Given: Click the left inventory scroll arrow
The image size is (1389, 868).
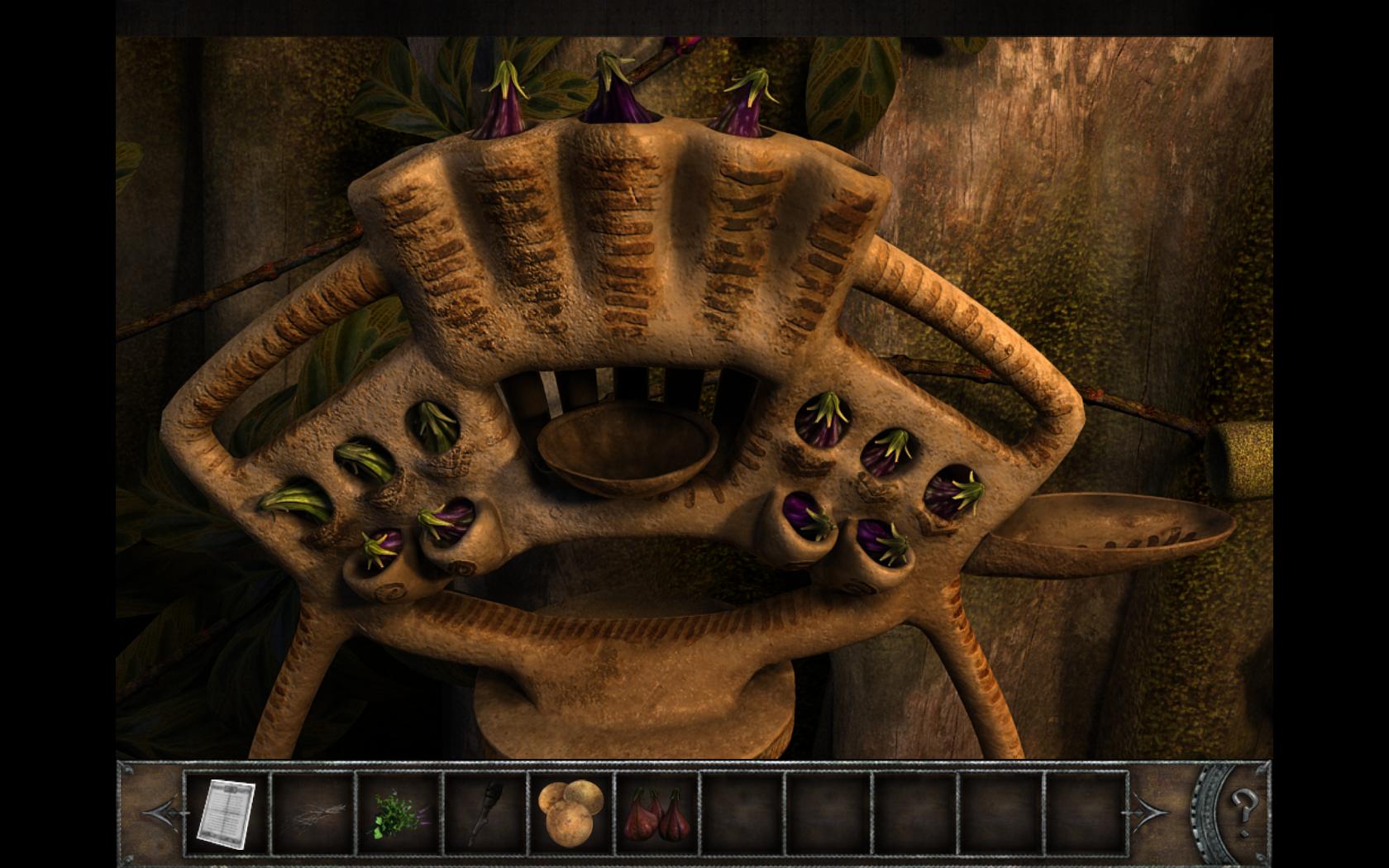Looking at the screenshot, I should (161, 812).
